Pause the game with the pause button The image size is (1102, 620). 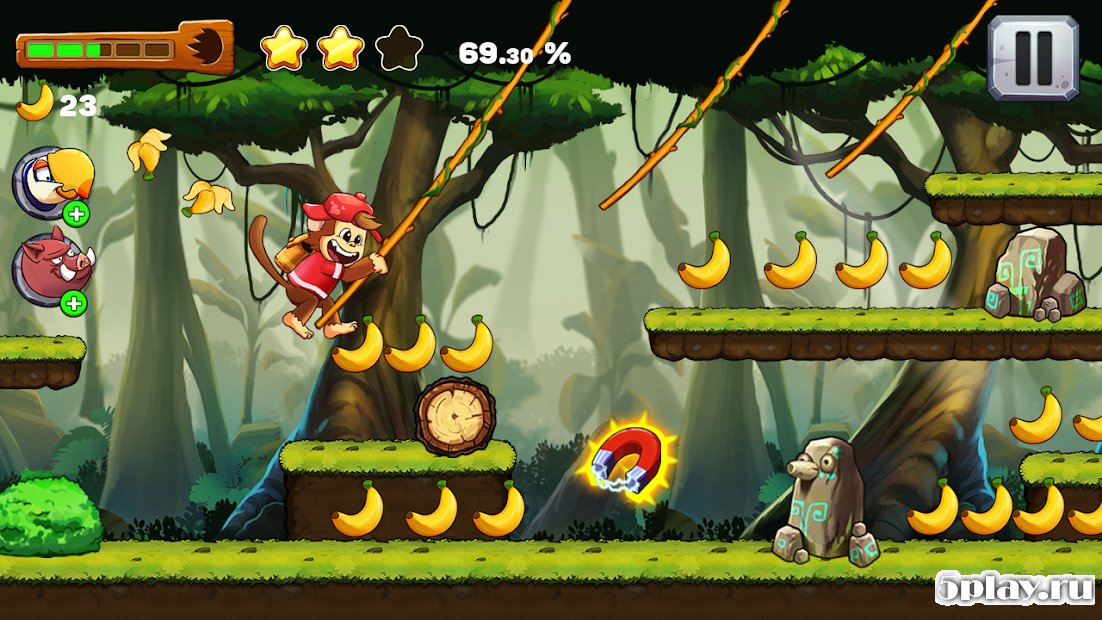pyautogui.click(x=1033, y=58)
